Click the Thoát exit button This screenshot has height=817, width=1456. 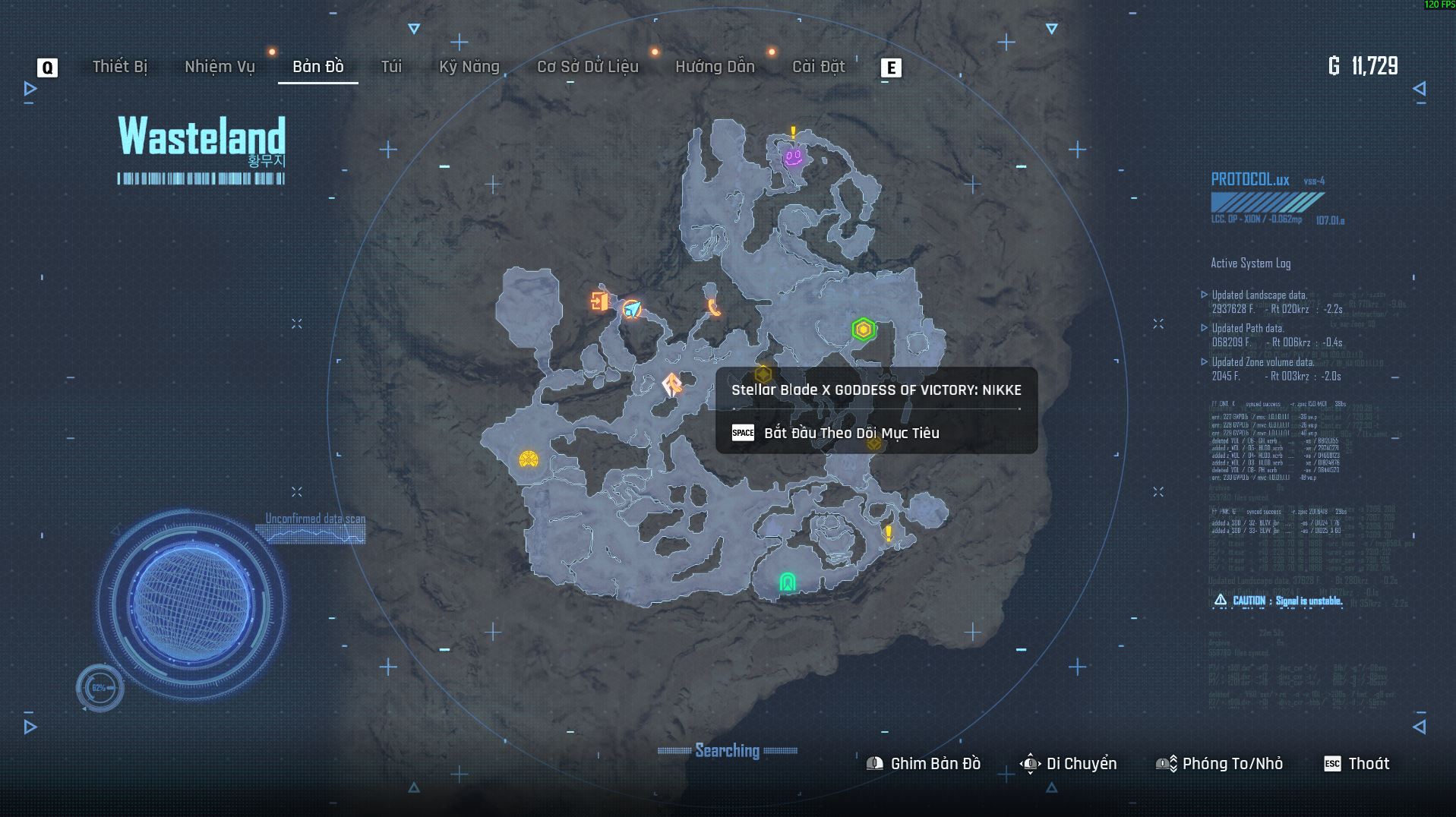coord(1357,764)
